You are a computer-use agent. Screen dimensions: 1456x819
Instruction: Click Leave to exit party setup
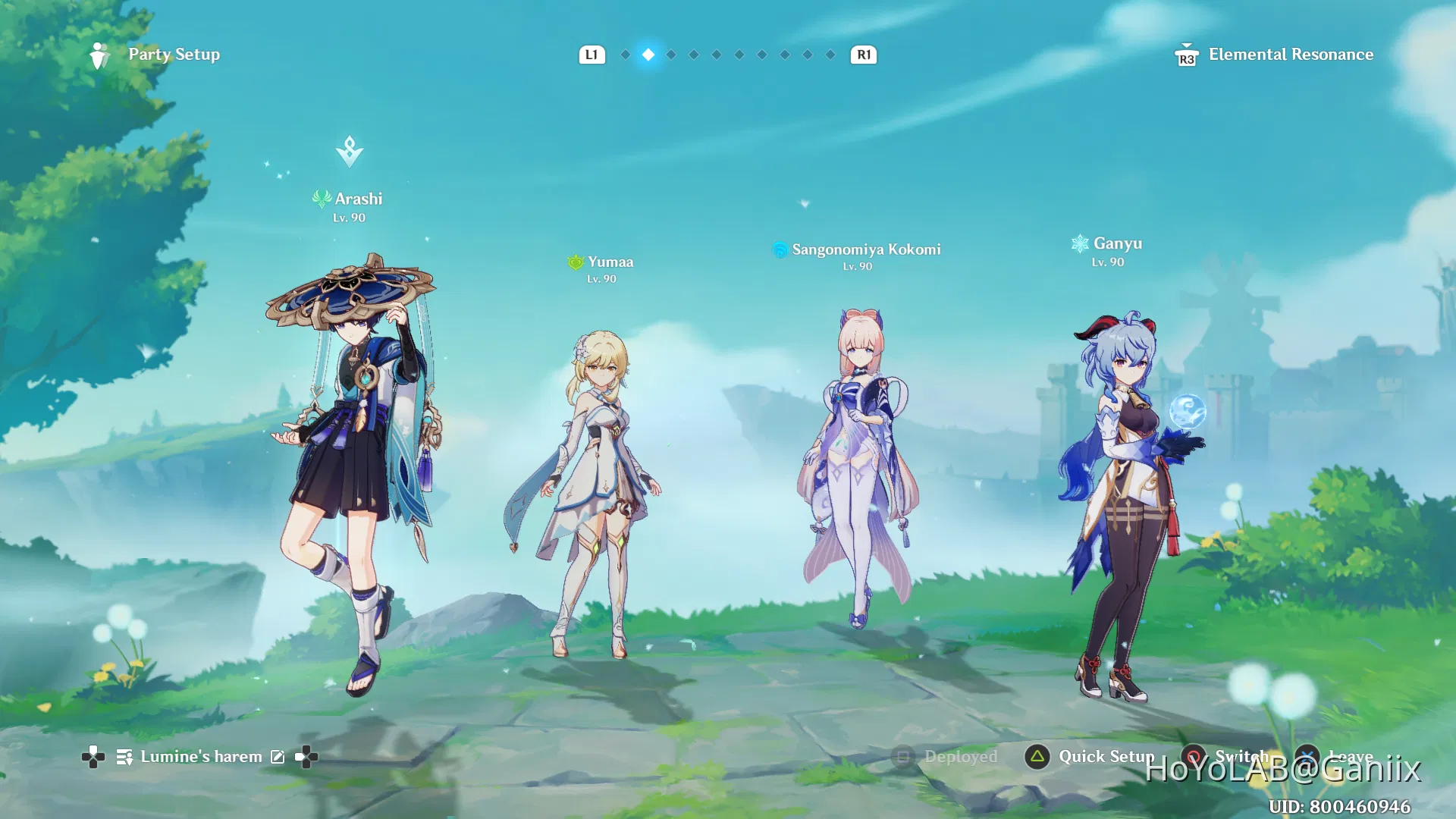point(1307,756)
